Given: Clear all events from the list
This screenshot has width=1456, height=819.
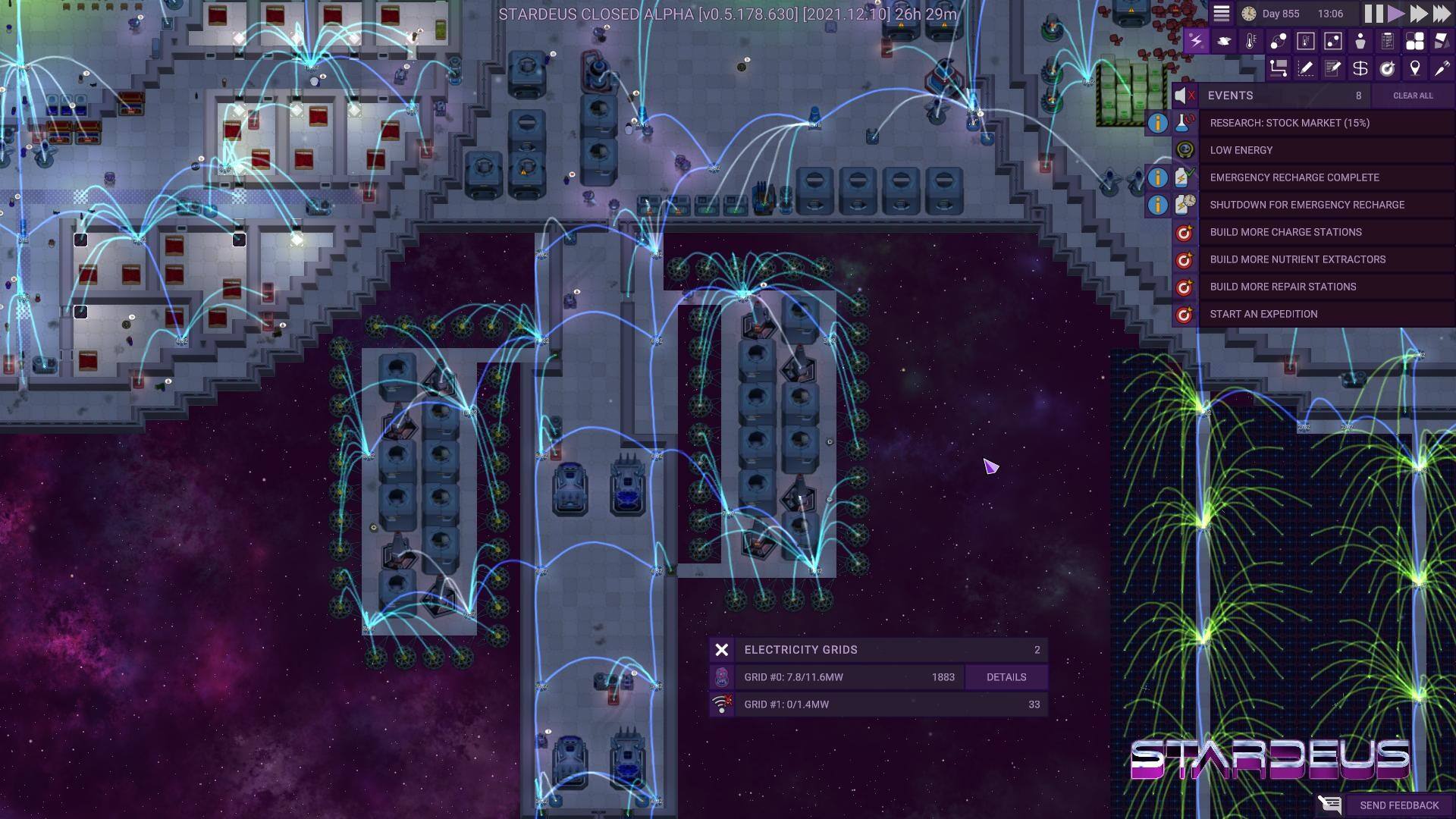Looking at the screenshot, I should coord(1412,96).
